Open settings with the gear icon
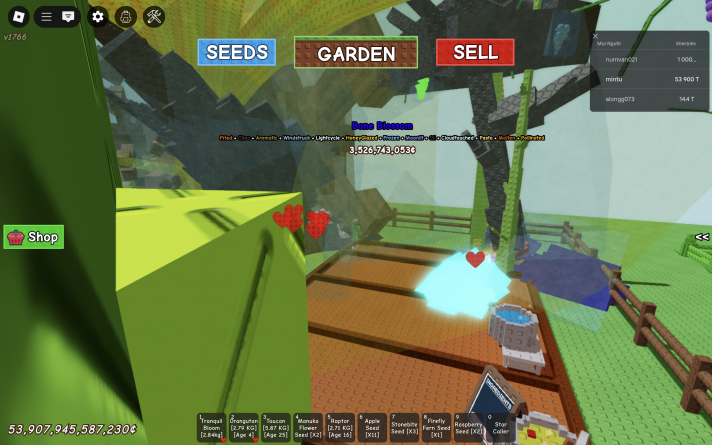712x445 pixels. [97, 16]
